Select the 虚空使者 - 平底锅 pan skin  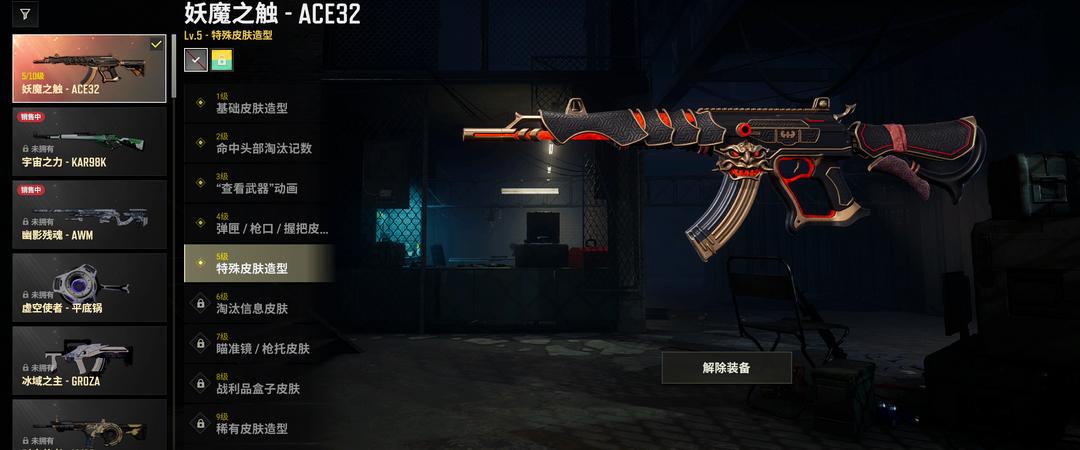coord(89,287)
